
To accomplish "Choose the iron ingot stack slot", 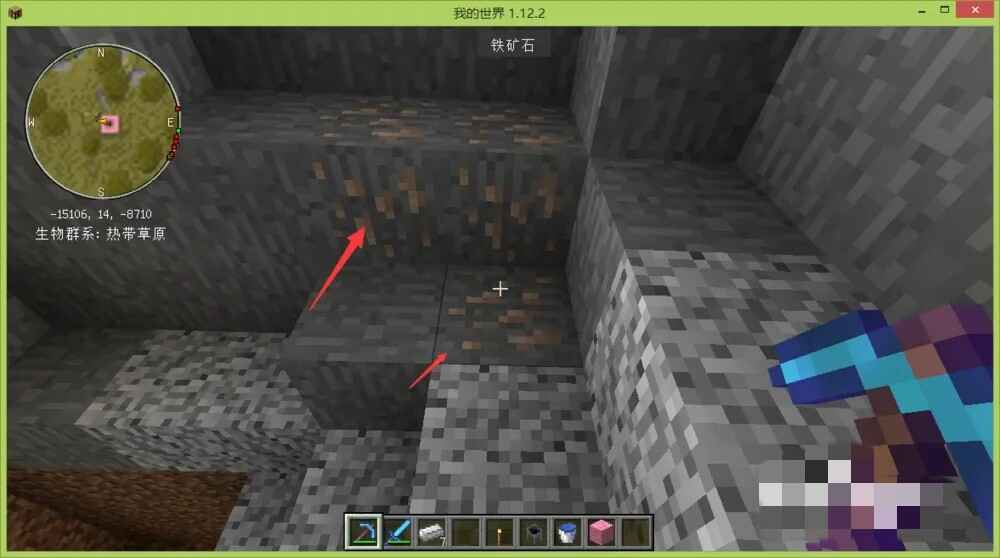I will pyautogui.click(x=431, y=532).
